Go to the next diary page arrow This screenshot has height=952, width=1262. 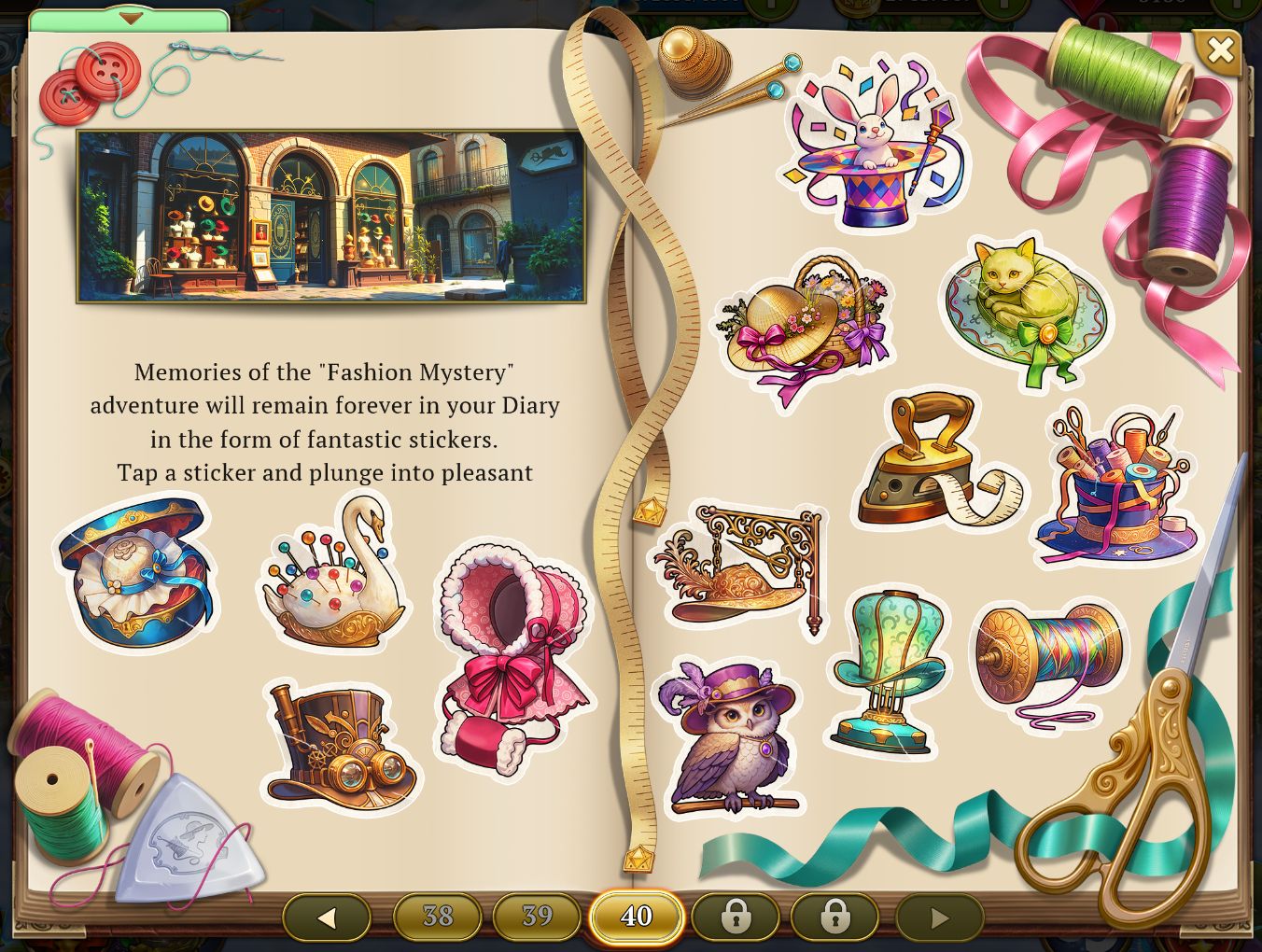939,917
